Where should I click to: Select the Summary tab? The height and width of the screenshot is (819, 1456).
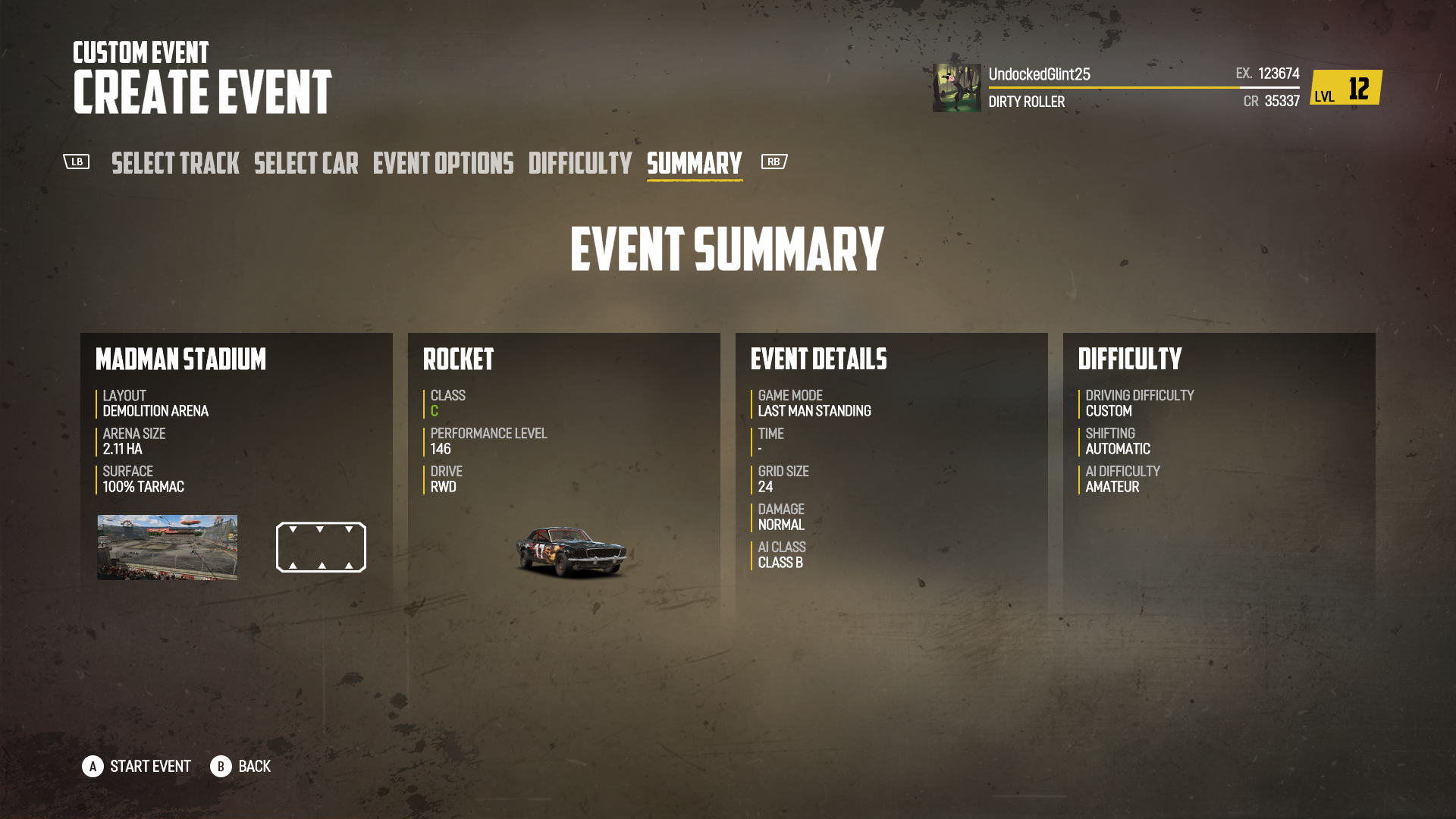click(x=692, y=164)
